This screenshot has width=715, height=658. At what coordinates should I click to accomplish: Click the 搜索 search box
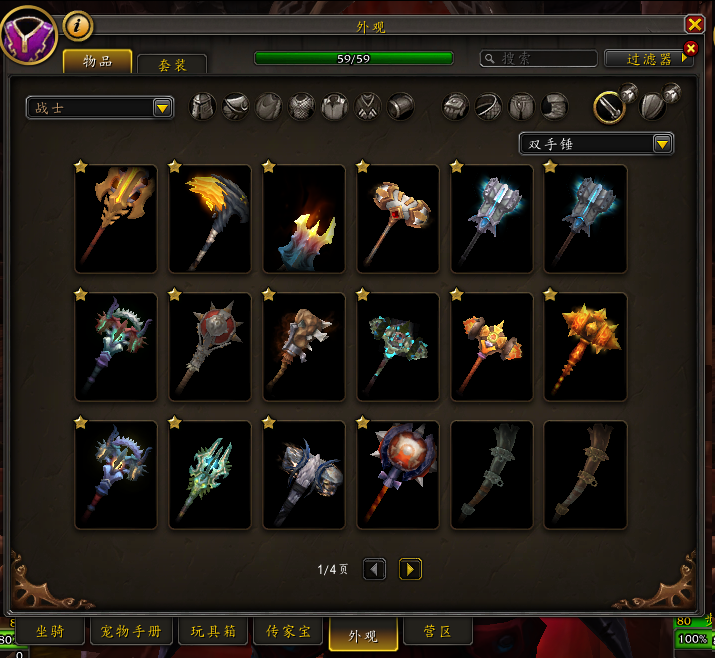coord(538,59)
